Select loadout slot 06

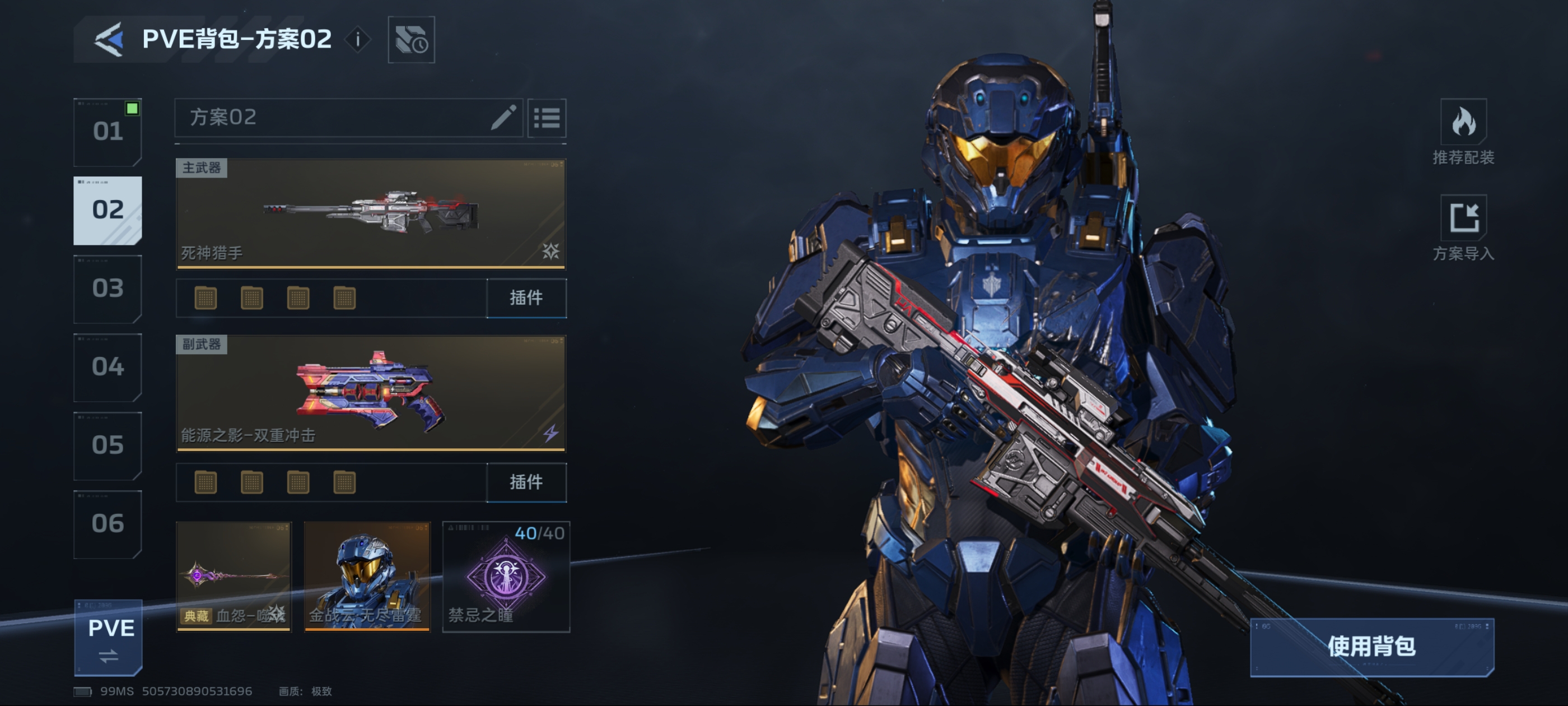coord(108,524)
